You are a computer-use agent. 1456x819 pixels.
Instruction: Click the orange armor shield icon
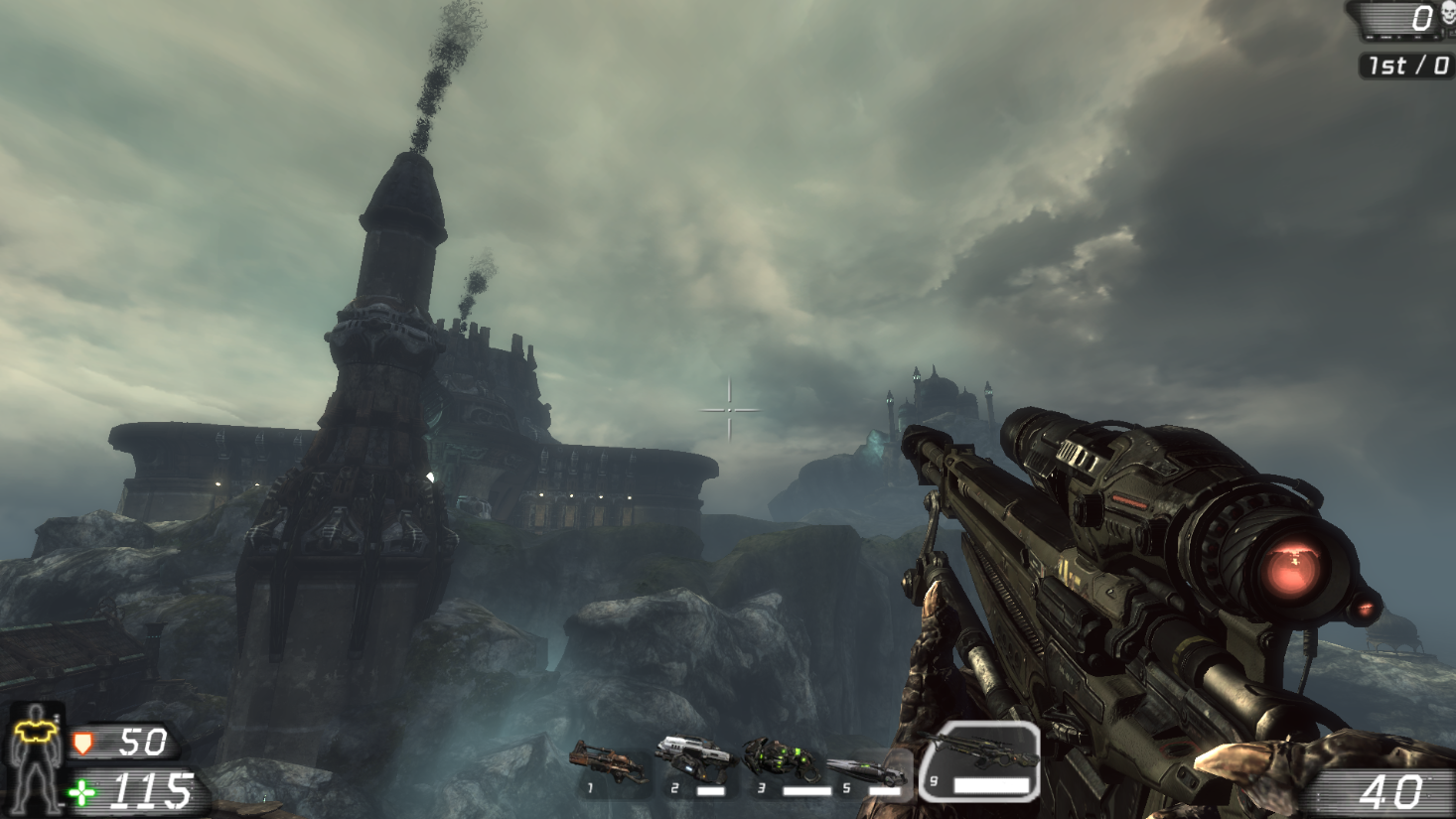(x=84, y=742)
